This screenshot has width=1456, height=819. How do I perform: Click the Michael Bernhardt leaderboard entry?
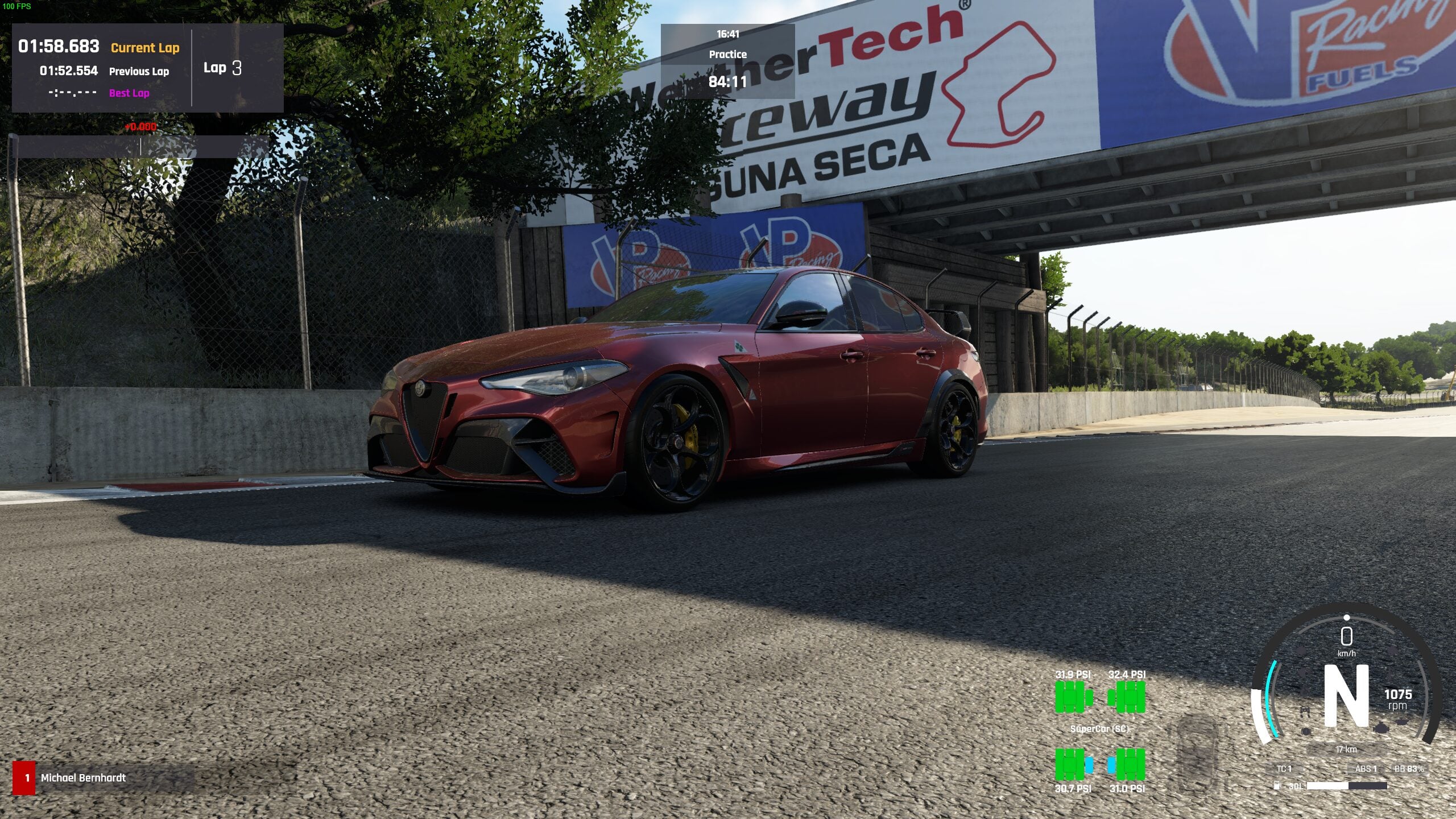82,779
